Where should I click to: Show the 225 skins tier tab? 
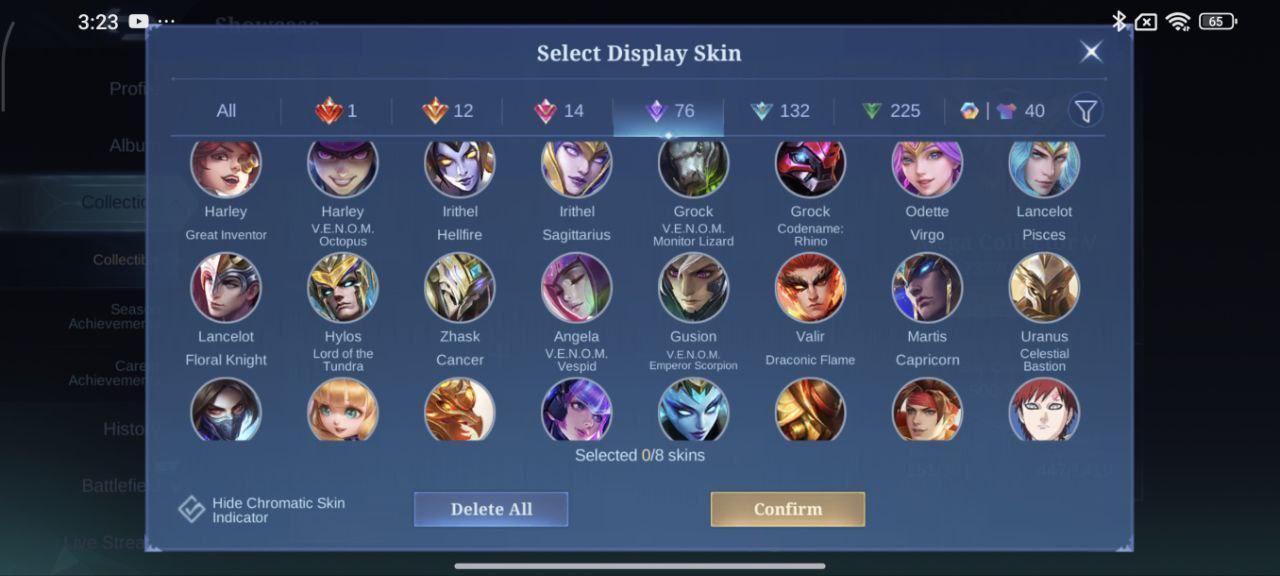click(890, 111)
